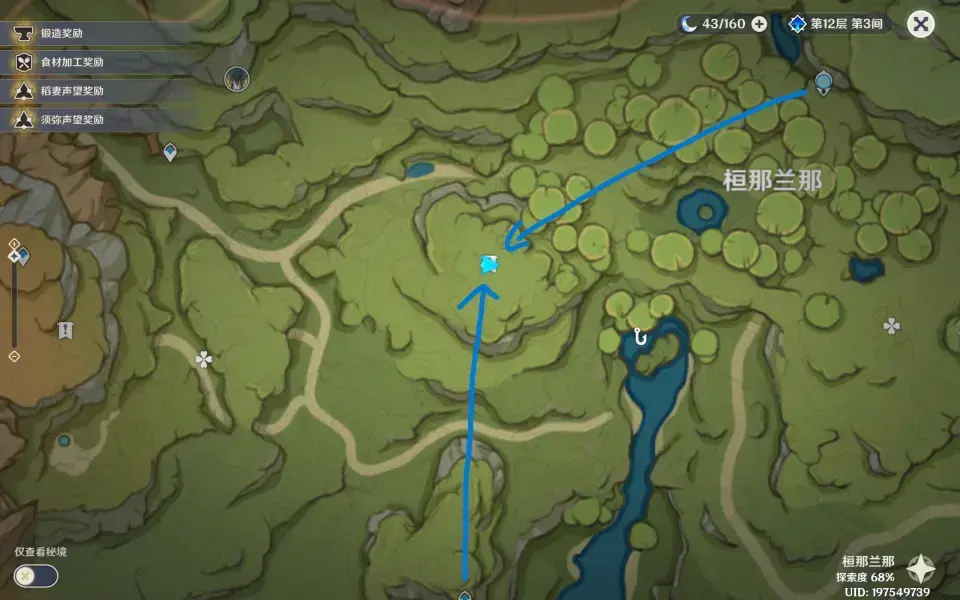
Task: Select the quest banner exclamation marker
Action: tap(66, 330)
